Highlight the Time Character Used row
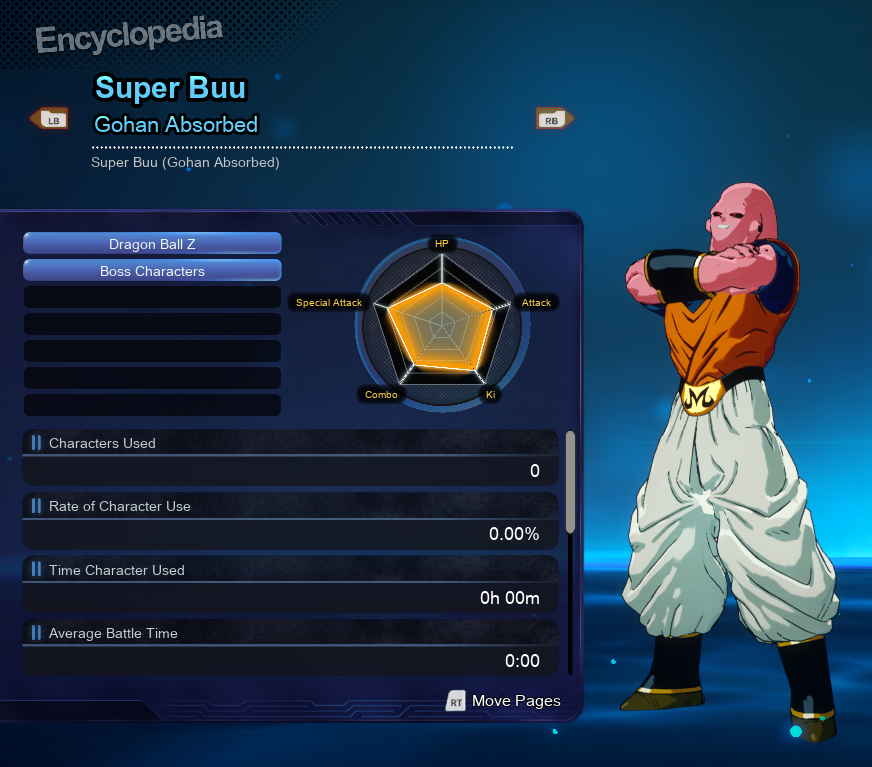Image resolution: width=872 pixels, height=767 pixels. pos(290,585)
